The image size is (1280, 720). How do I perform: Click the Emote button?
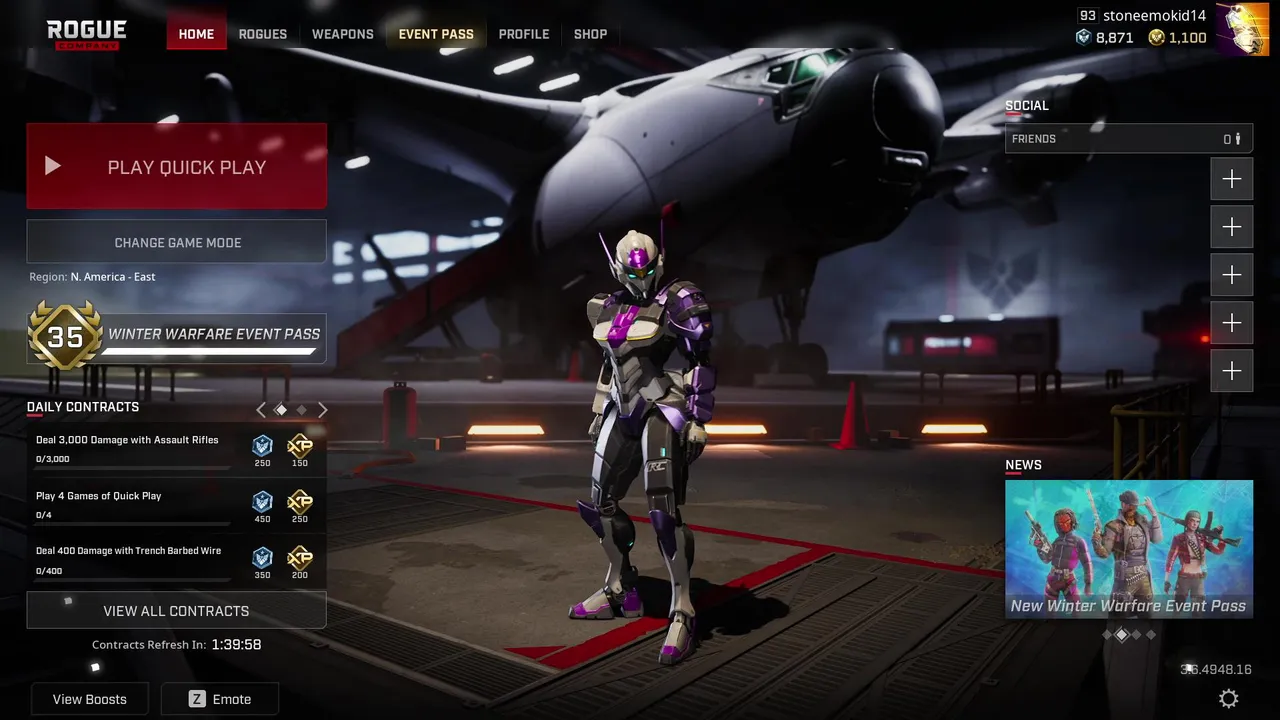point(220,699)
